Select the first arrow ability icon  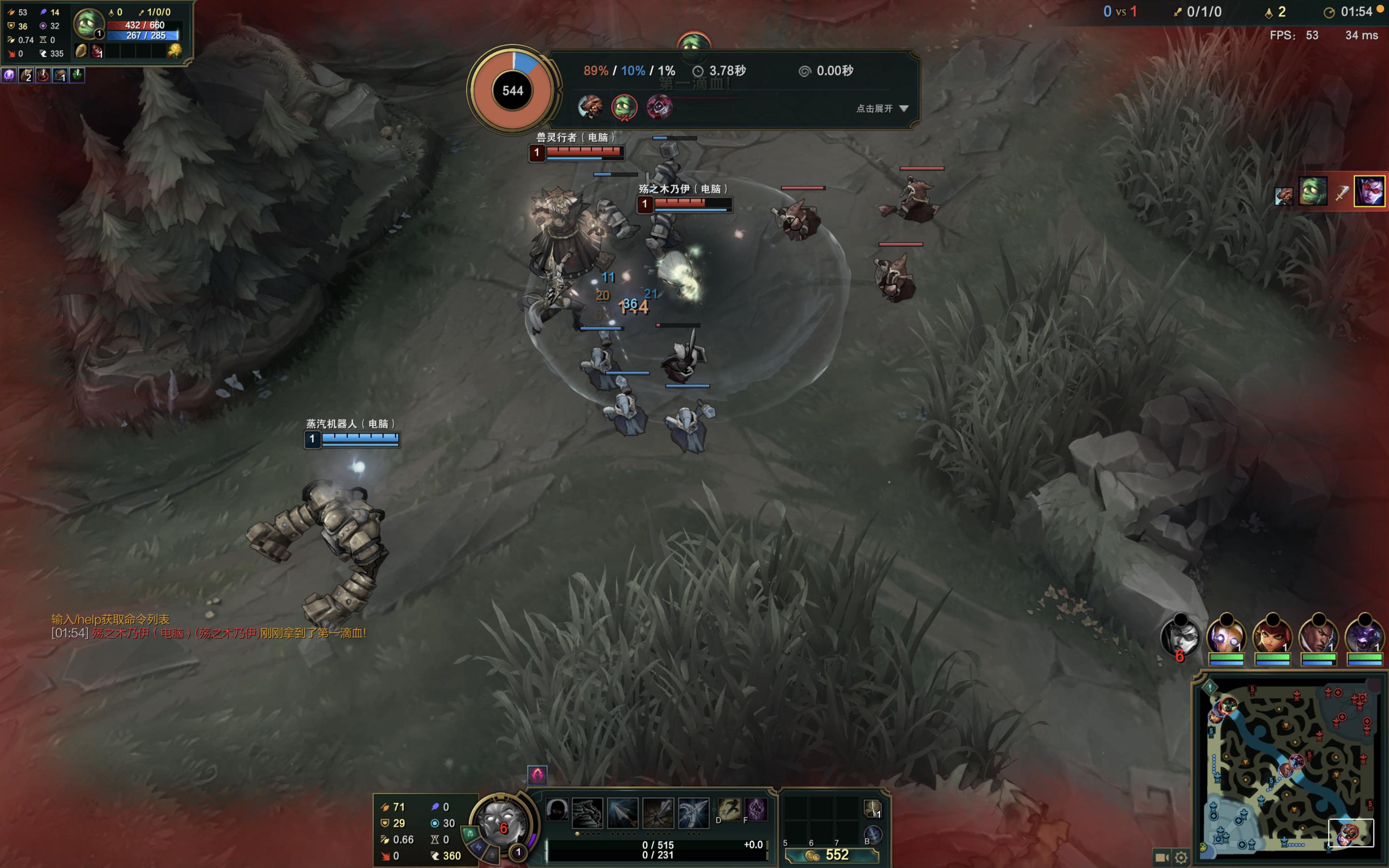click(x=623, y=813)
